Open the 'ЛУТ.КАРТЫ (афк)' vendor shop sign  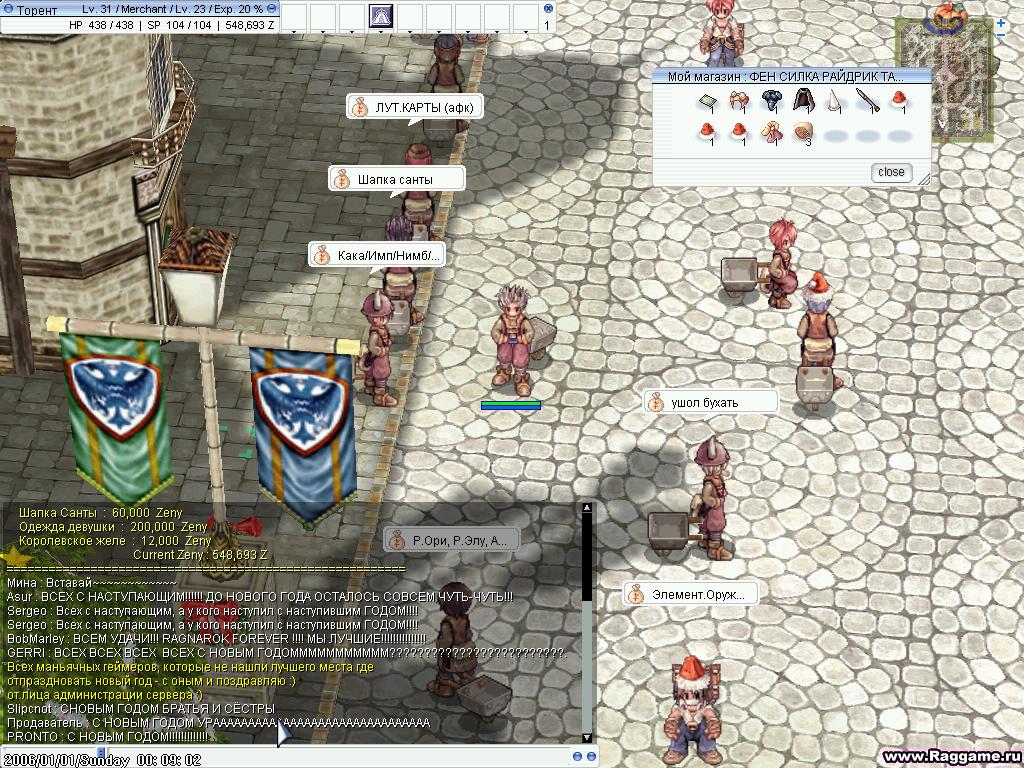(x=415, y=107)
